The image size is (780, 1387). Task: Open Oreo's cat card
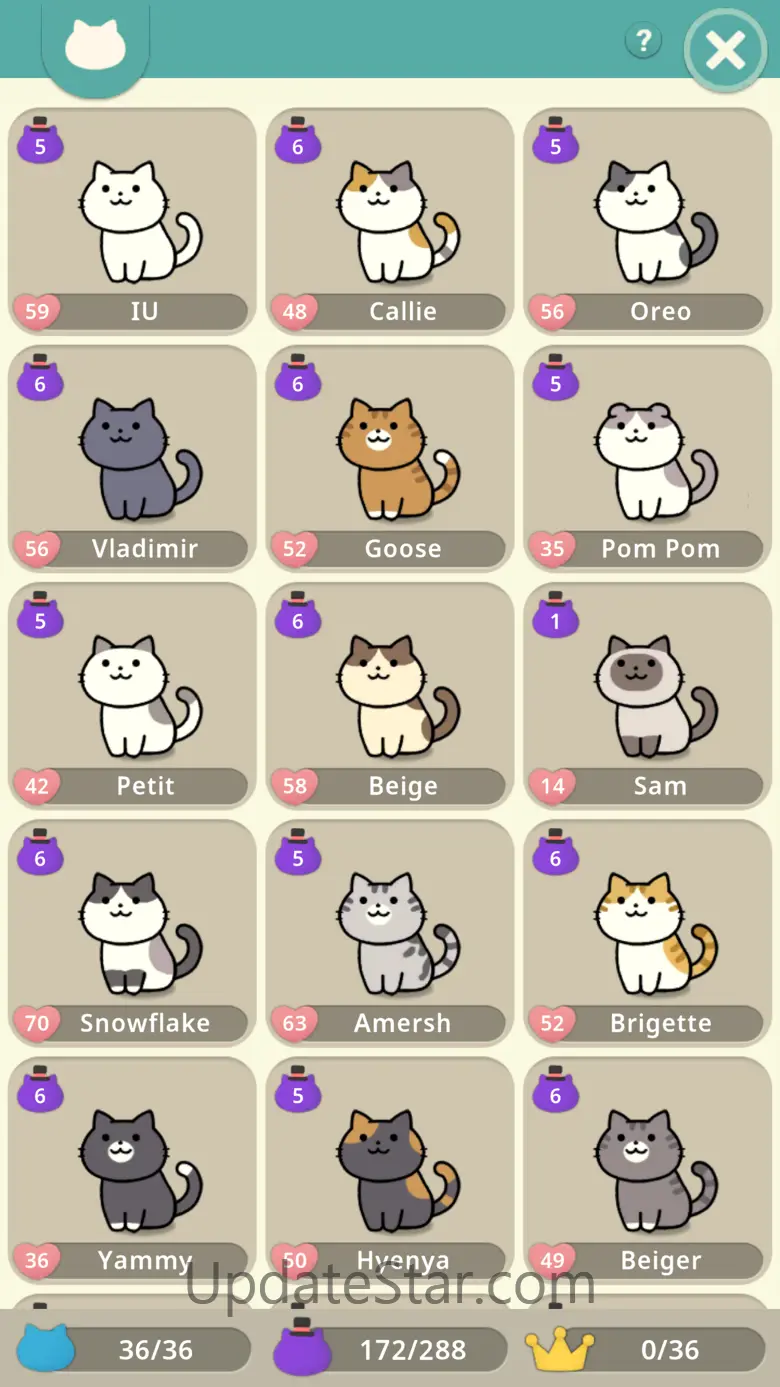(648, 222)
